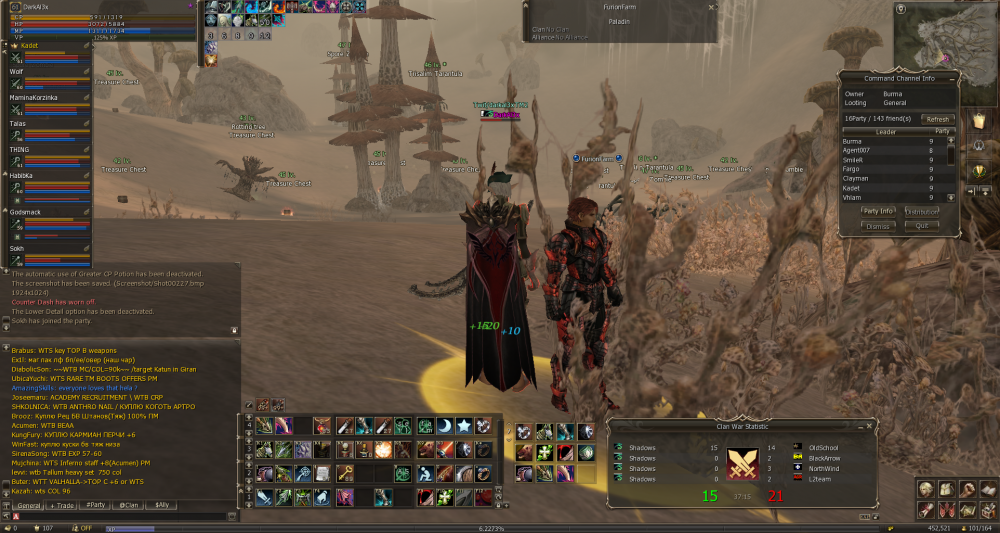The width and height of the screenshot is (1000, 533).
Task: Select the $Ally chat tab
Action: pos(160,505)
